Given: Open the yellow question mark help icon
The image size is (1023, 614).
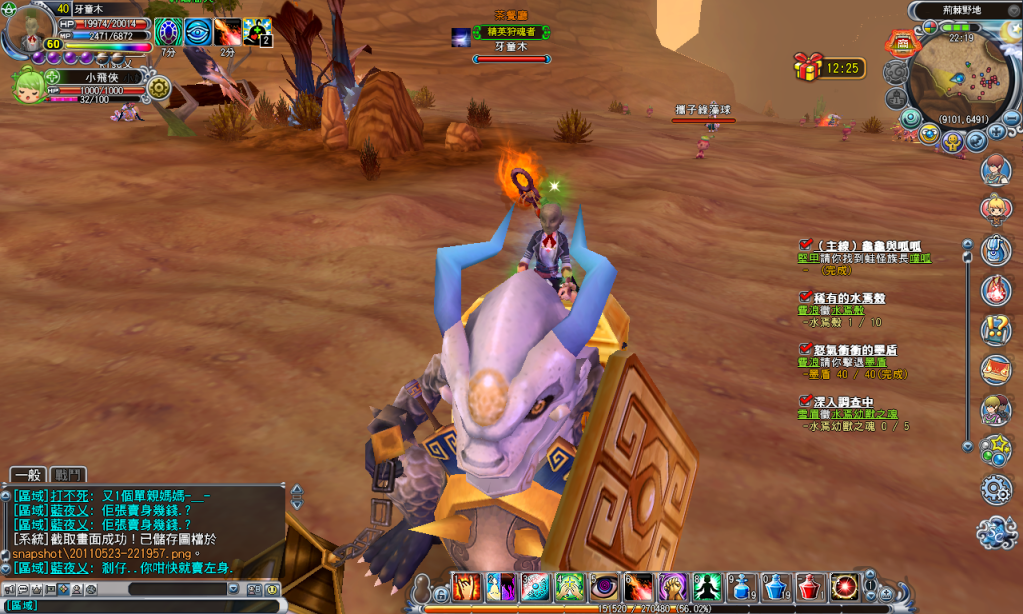Looking at the screenshot, I should [996, 329].
